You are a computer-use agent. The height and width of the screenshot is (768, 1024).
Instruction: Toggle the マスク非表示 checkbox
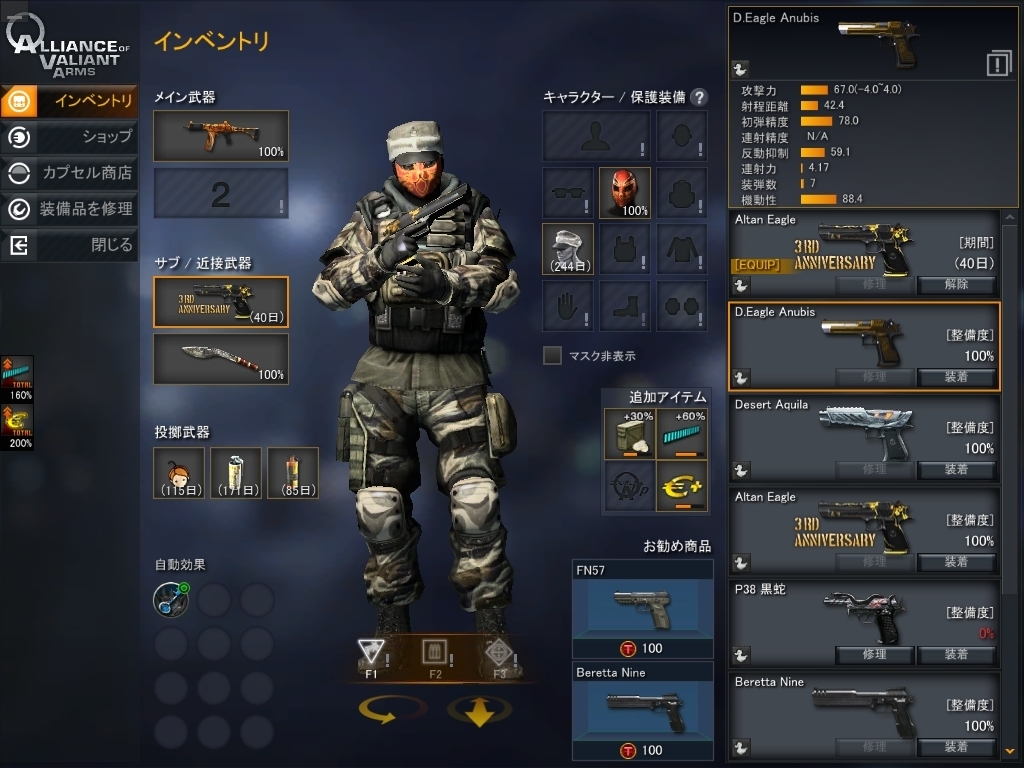click(552, 355)
